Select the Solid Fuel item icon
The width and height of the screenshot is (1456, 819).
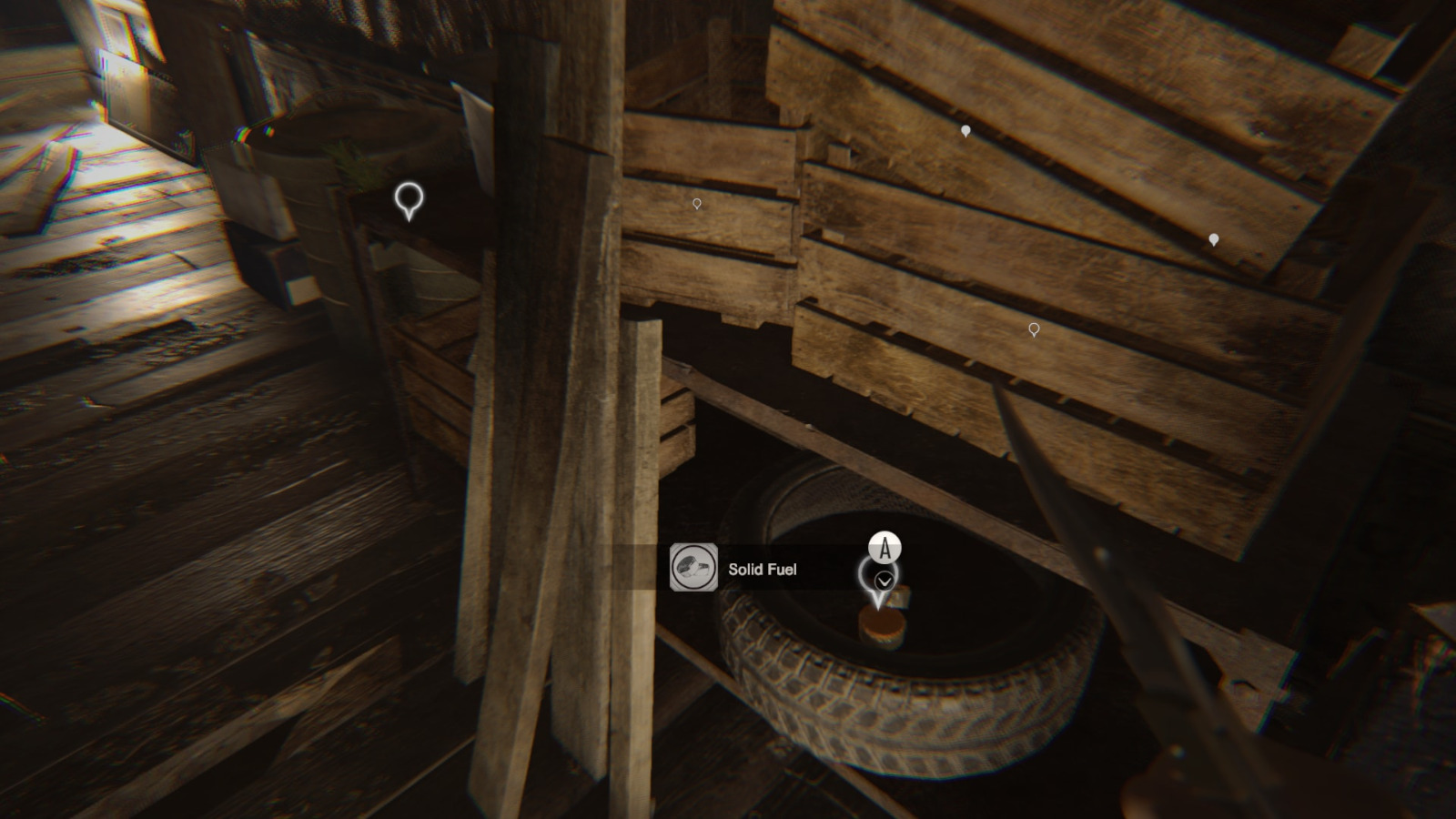(693, 568)
